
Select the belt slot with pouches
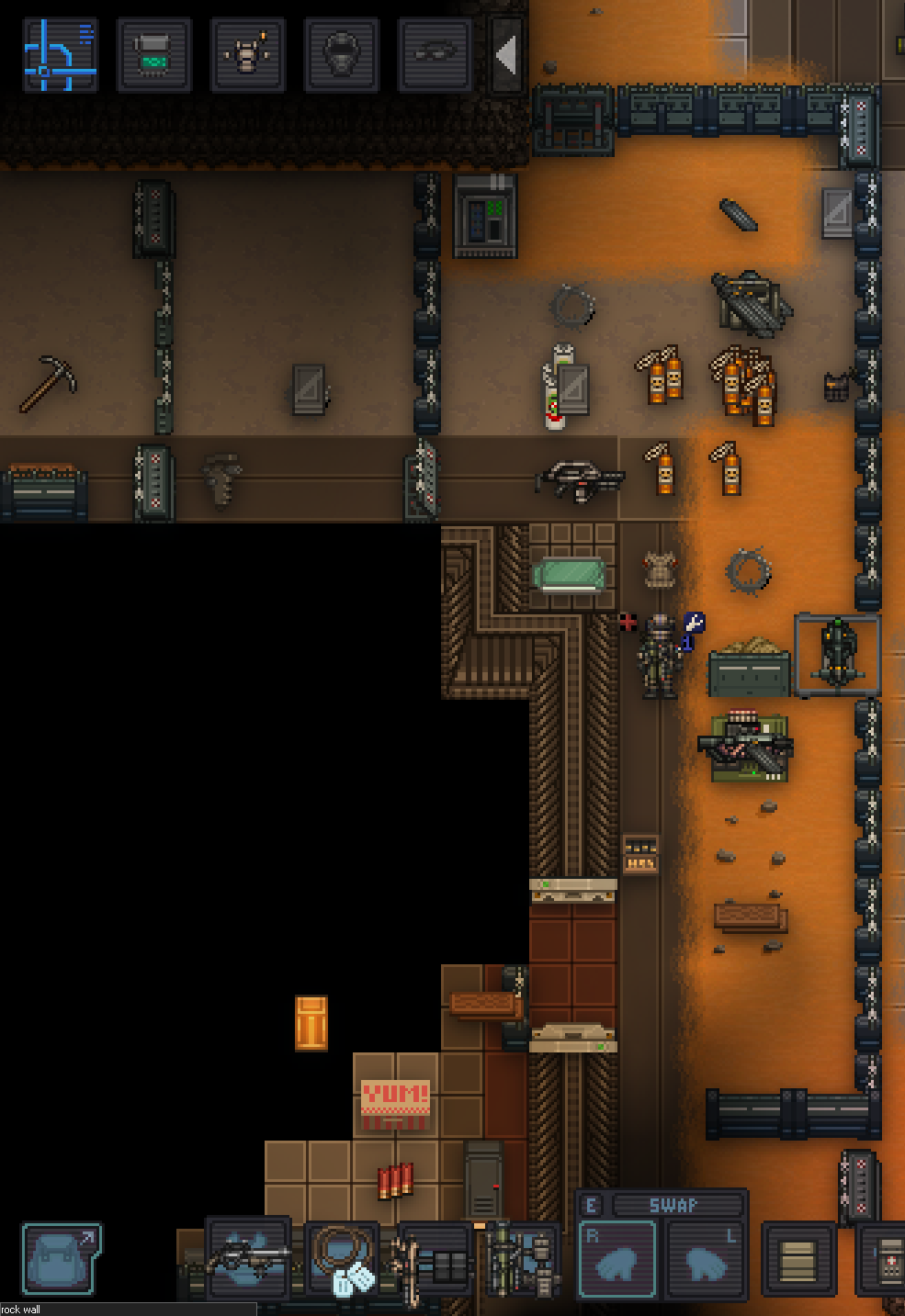pos(436,1260)
